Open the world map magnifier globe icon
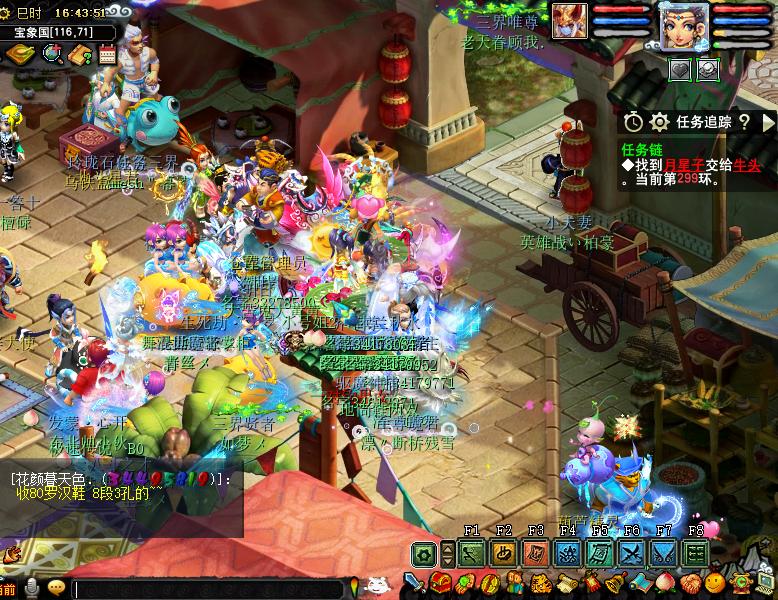The height and width of the screenshot is (600, 778). pos(51,54)
